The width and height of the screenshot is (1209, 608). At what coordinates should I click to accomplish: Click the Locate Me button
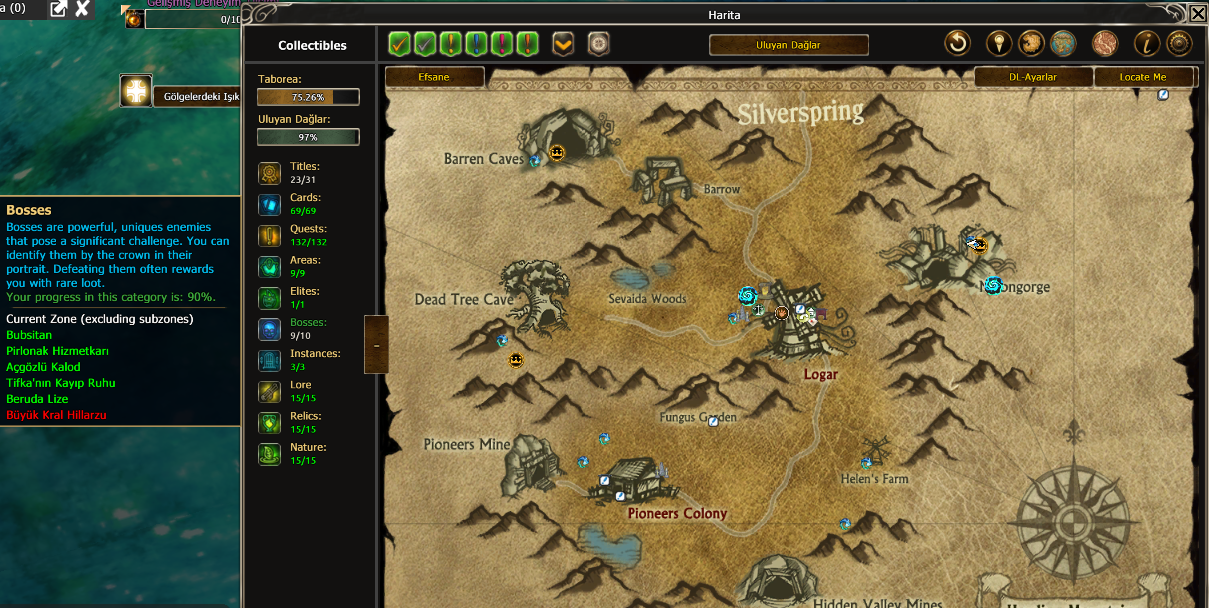click(1143, 77)
